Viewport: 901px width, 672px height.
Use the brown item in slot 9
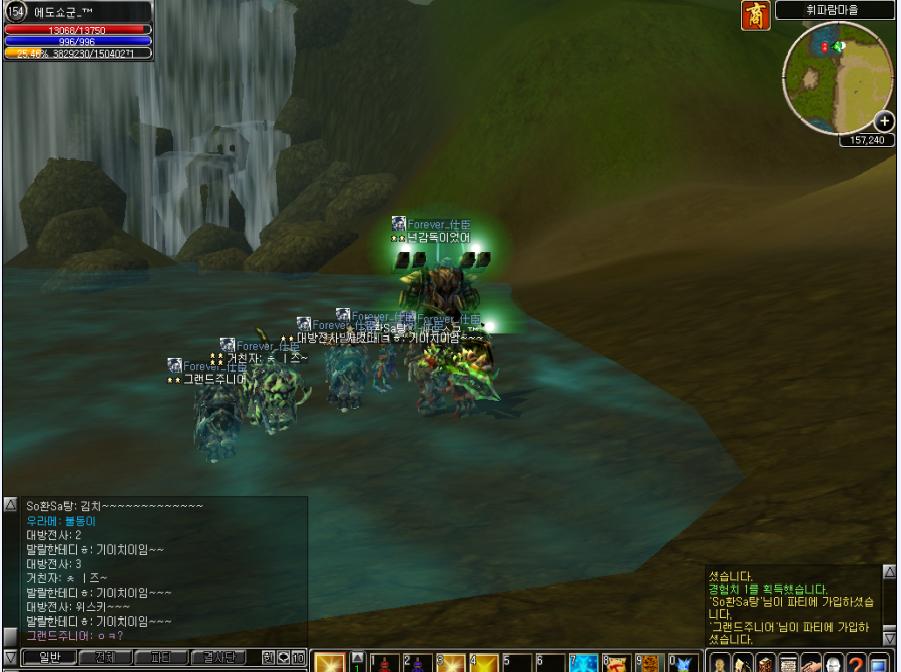[650, 662]
